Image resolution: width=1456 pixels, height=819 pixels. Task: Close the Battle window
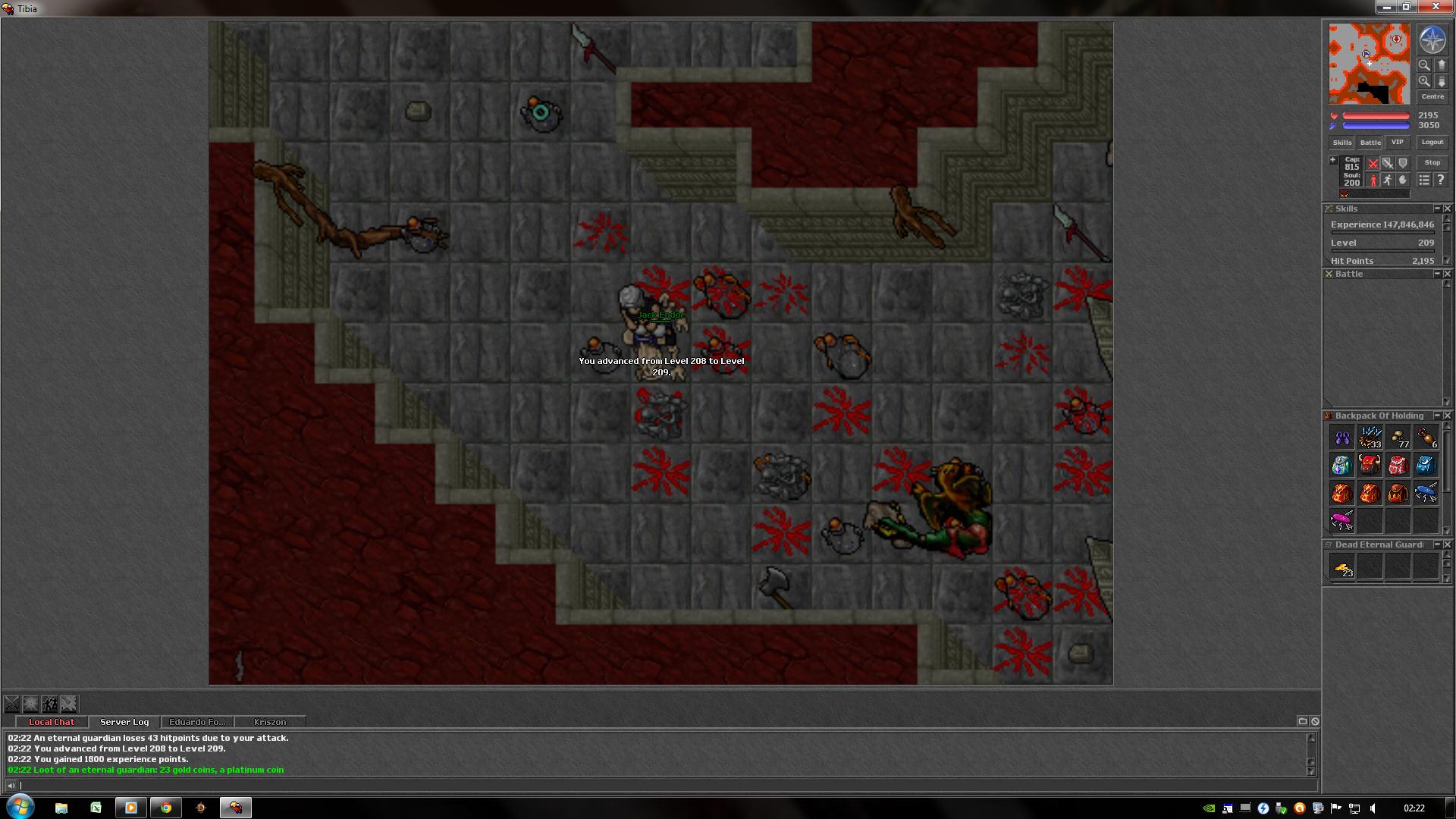(1447, 274)
